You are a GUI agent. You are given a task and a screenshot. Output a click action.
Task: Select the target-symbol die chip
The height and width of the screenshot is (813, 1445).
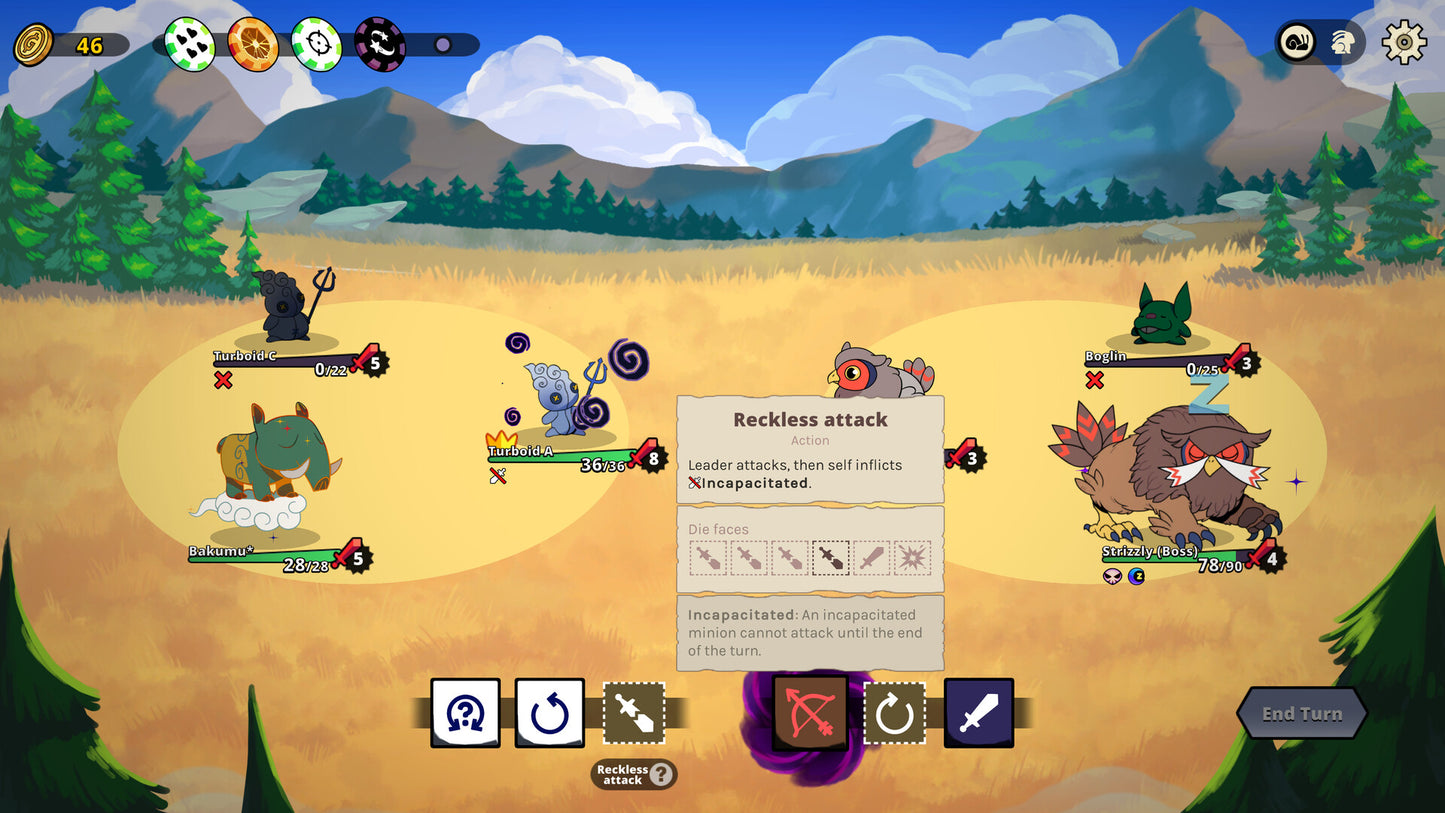point(316,43)
